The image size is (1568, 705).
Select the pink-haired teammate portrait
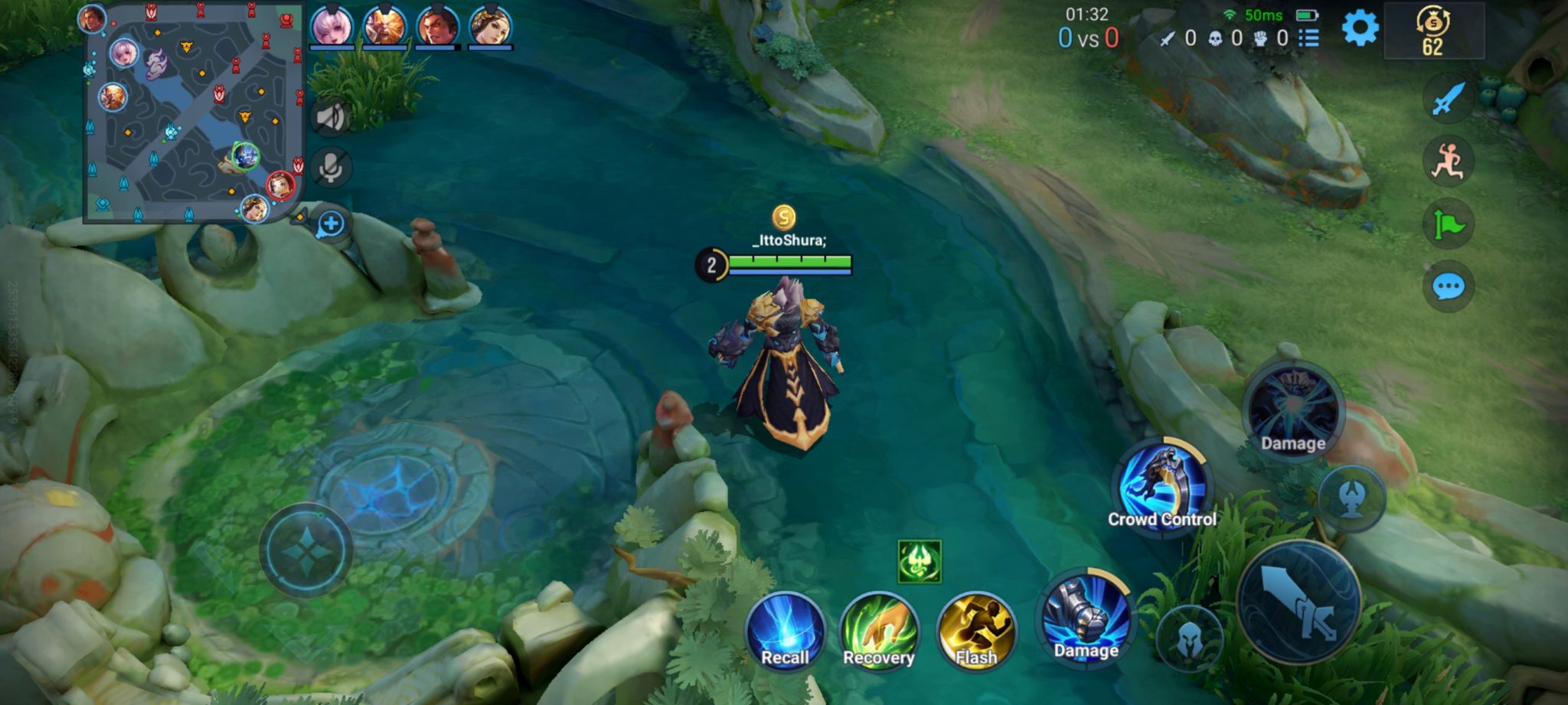tap(332, 26)
